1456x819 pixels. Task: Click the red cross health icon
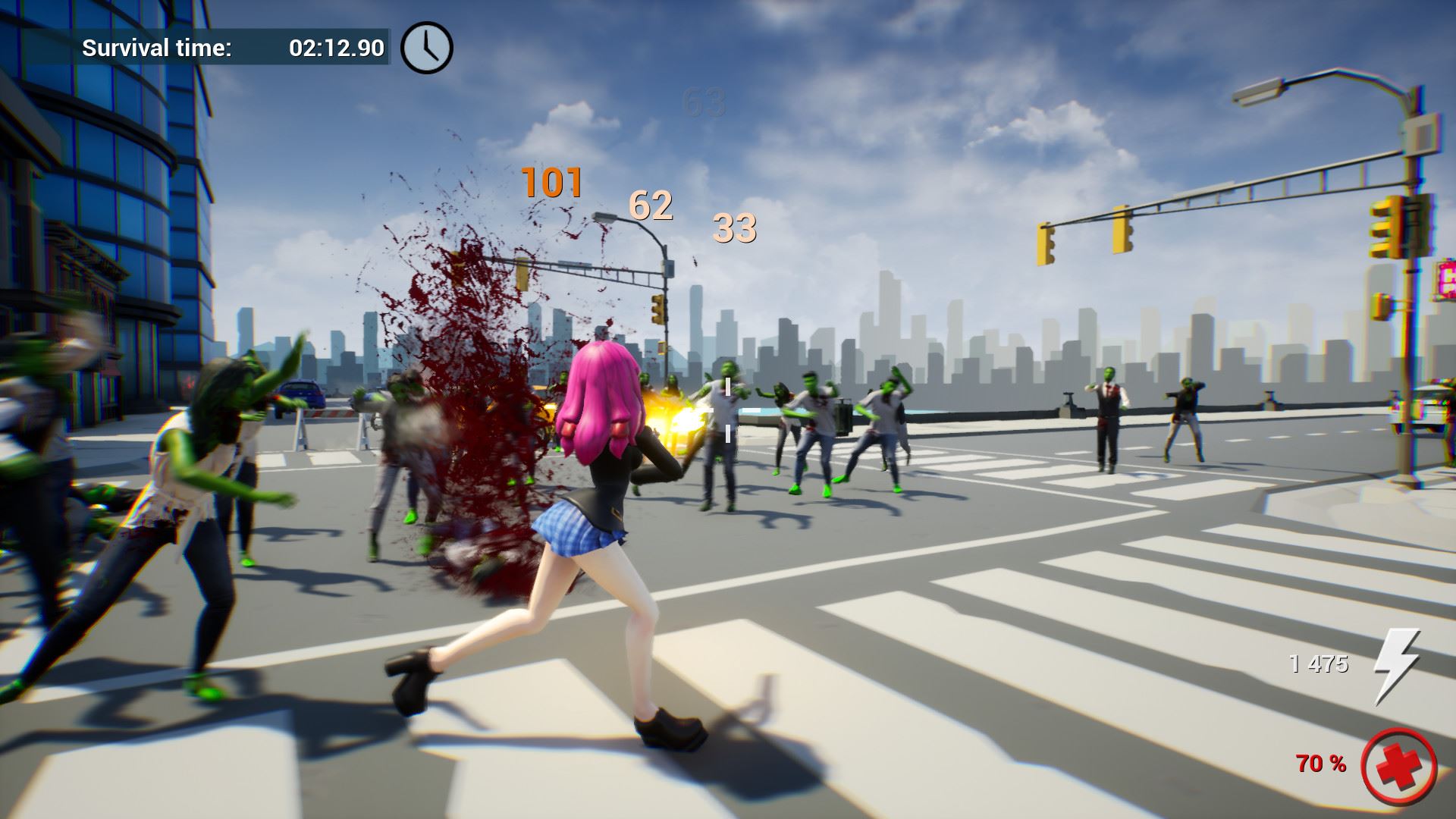coord(1399,764)
